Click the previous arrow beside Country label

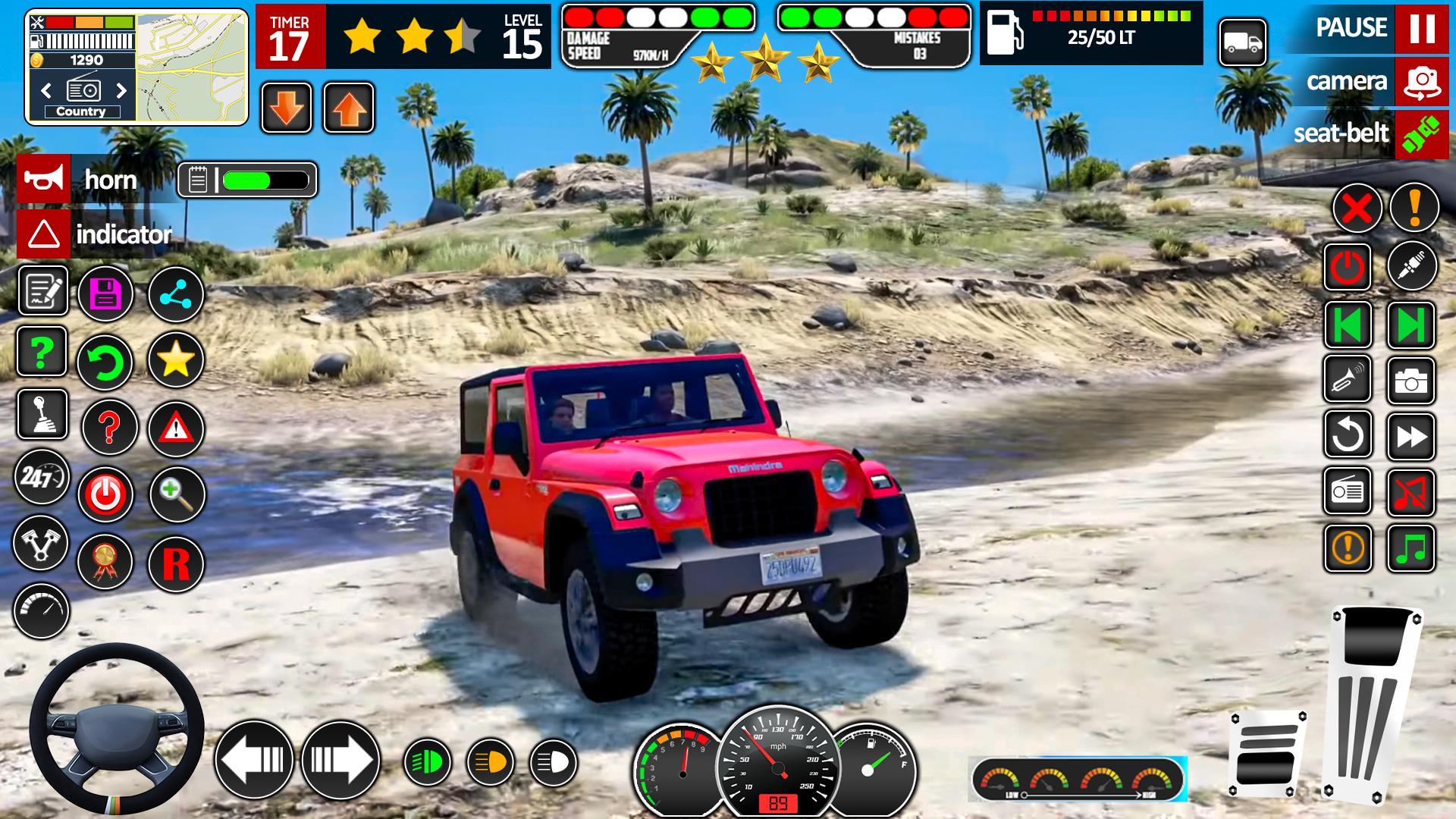pyautogui.click(x=45, y=89)
